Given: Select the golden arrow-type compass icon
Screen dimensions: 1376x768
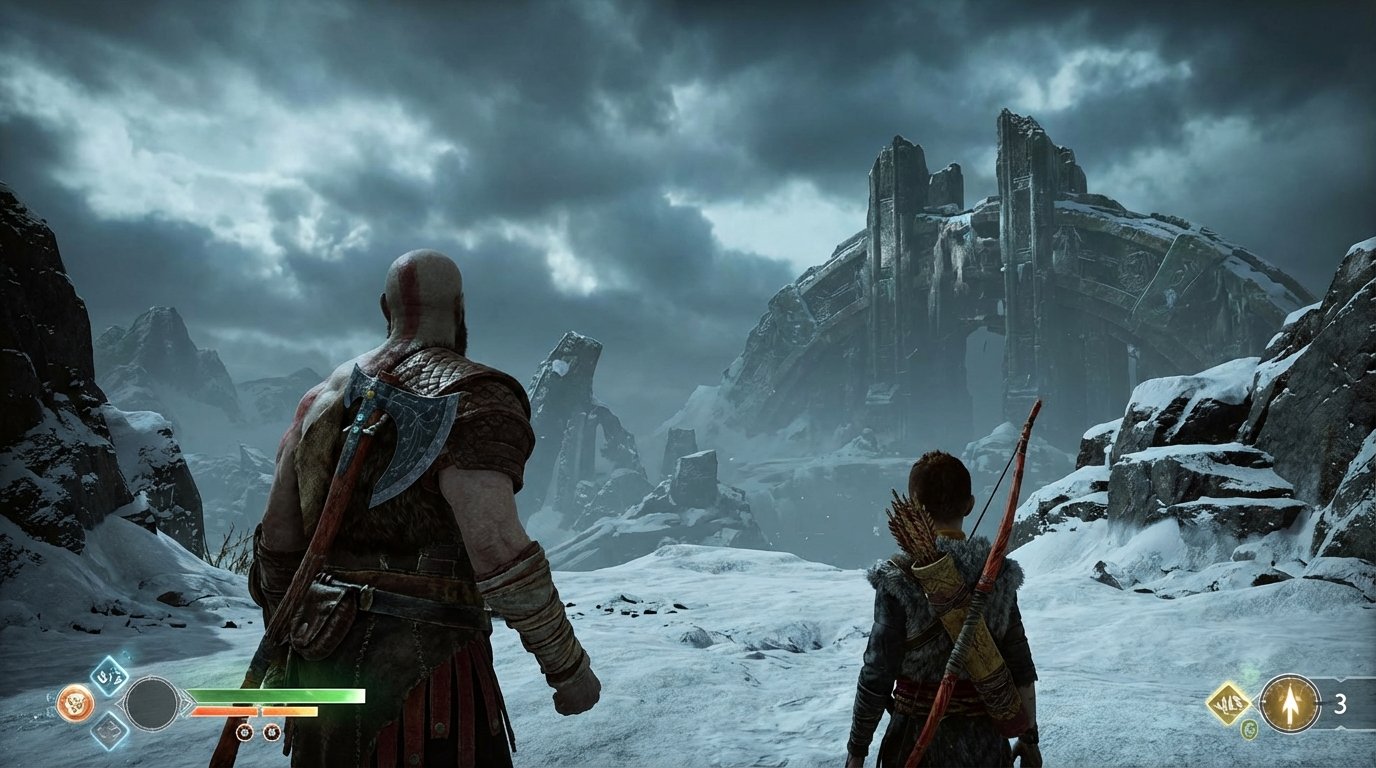Looking at the screenshot, I should pyautogui.click(x=1290, y=704).
